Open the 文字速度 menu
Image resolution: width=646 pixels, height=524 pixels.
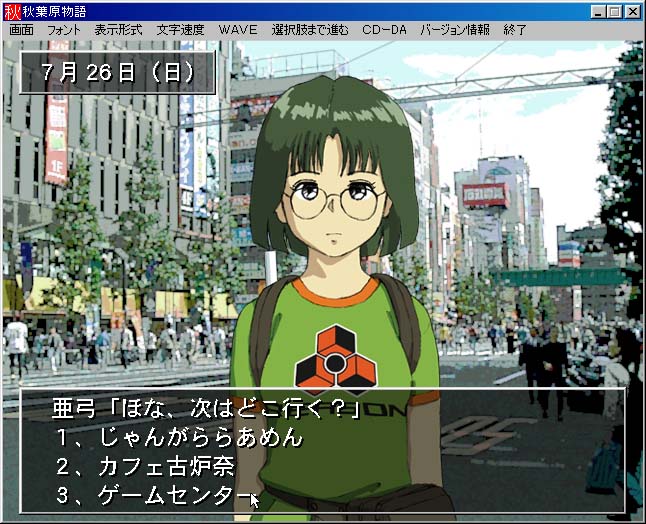tap(180, 30)
